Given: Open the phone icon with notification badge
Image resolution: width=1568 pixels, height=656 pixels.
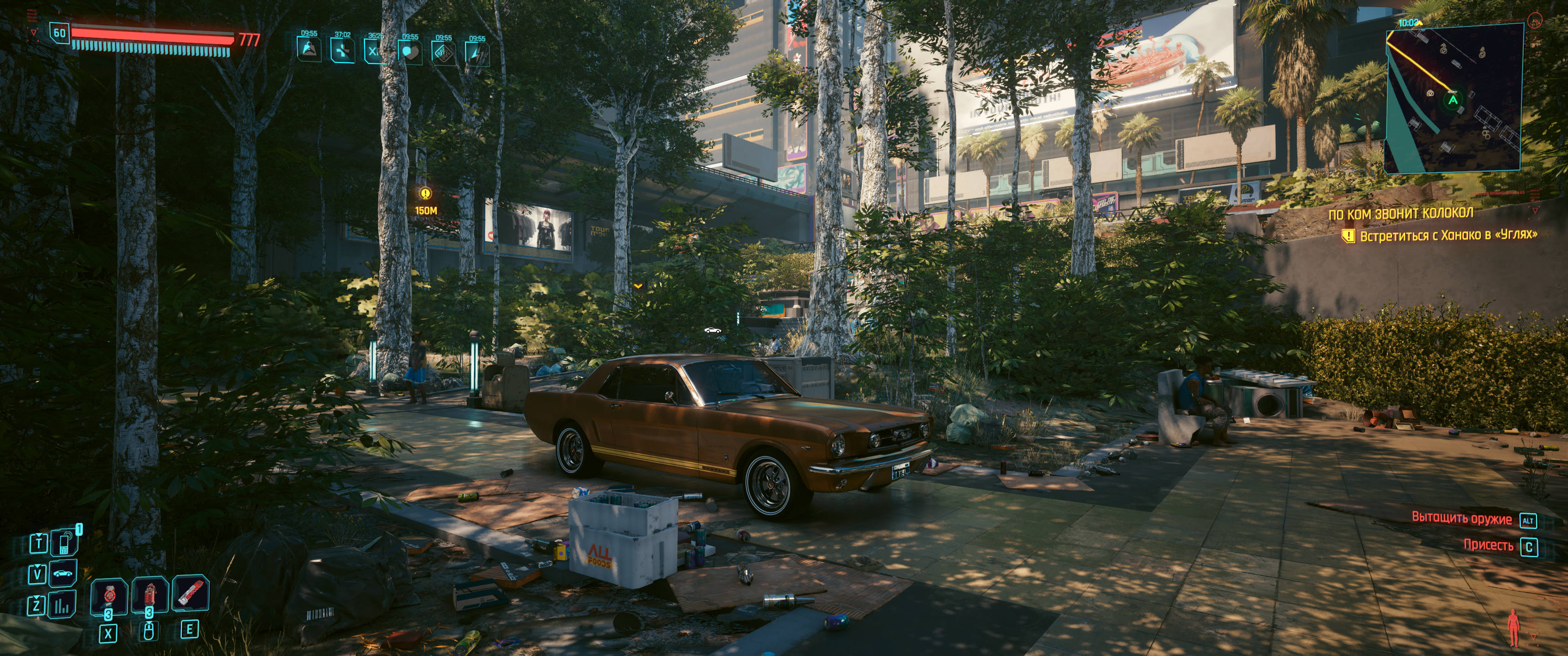Looking at the screenshot, I should [x=64, y=542].
